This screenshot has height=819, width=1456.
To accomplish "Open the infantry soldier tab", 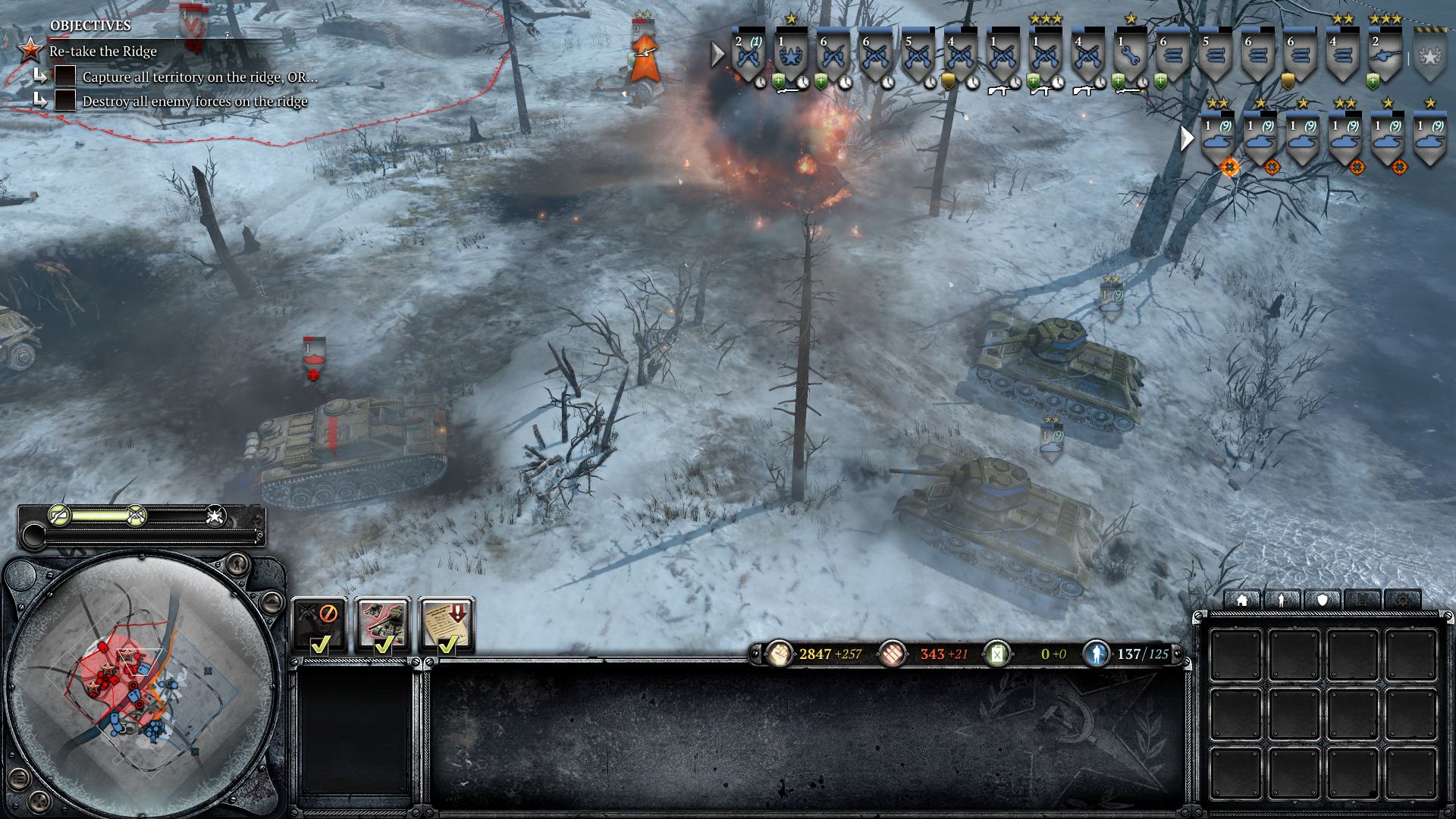I will tap(1282, 601).
